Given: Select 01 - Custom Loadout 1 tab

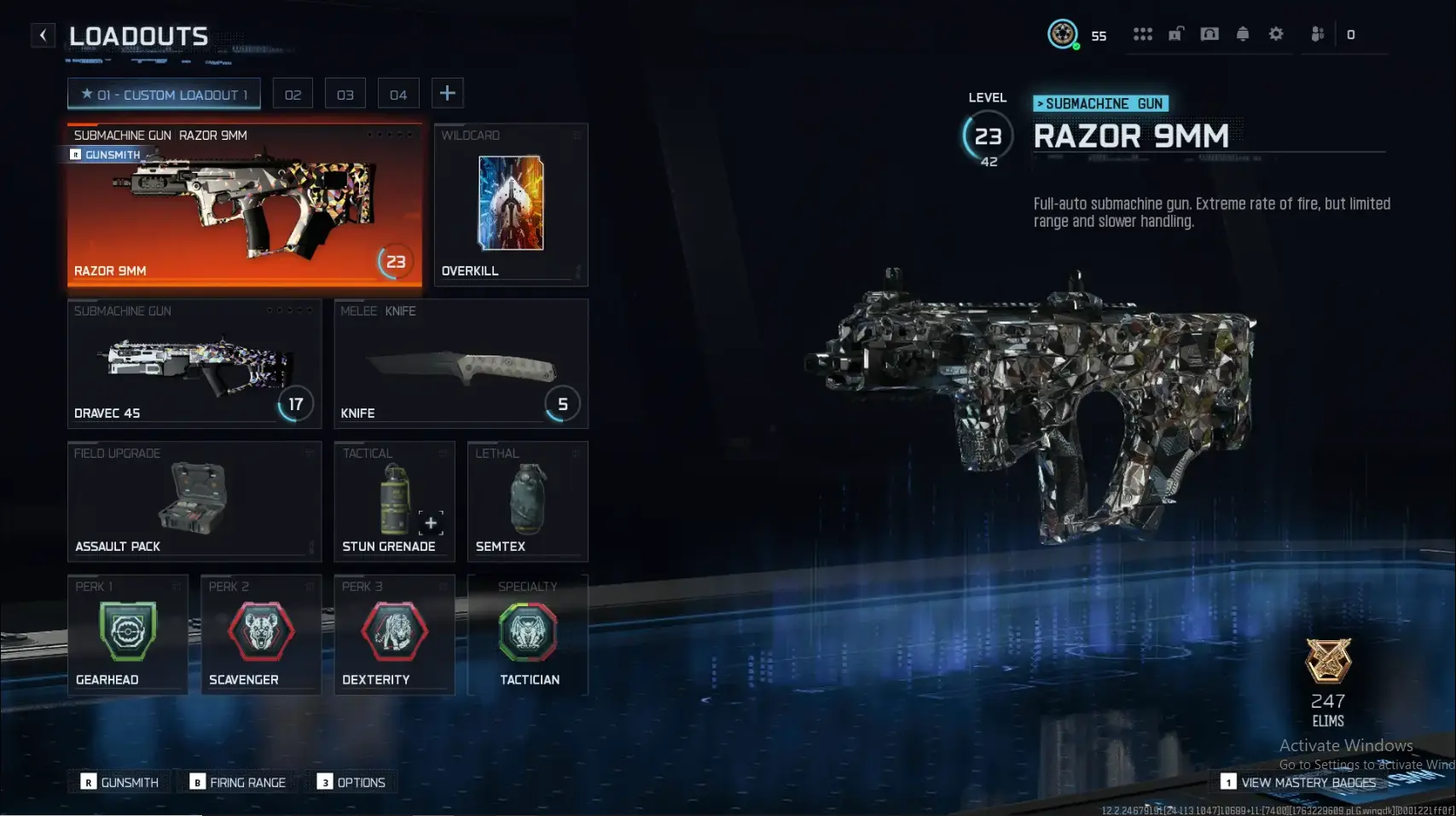Looking at the screenshot, I should click(164, 94).
